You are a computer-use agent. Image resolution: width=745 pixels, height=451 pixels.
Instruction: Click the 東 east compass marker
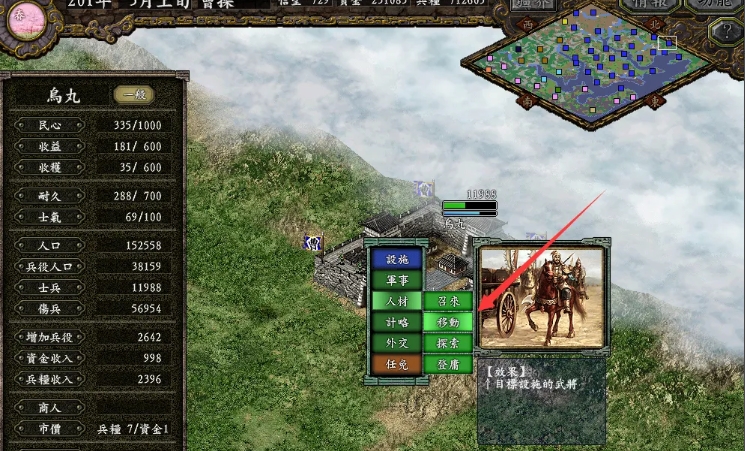pos(656,100)
